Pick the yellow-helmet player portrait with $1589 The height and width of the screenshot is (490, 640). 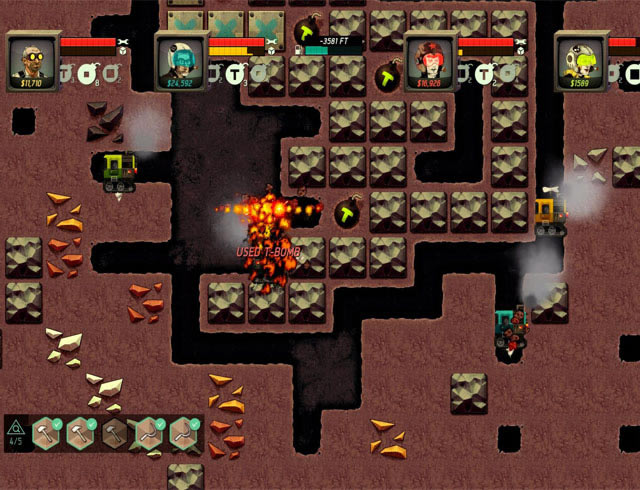(x=580, y=61)
